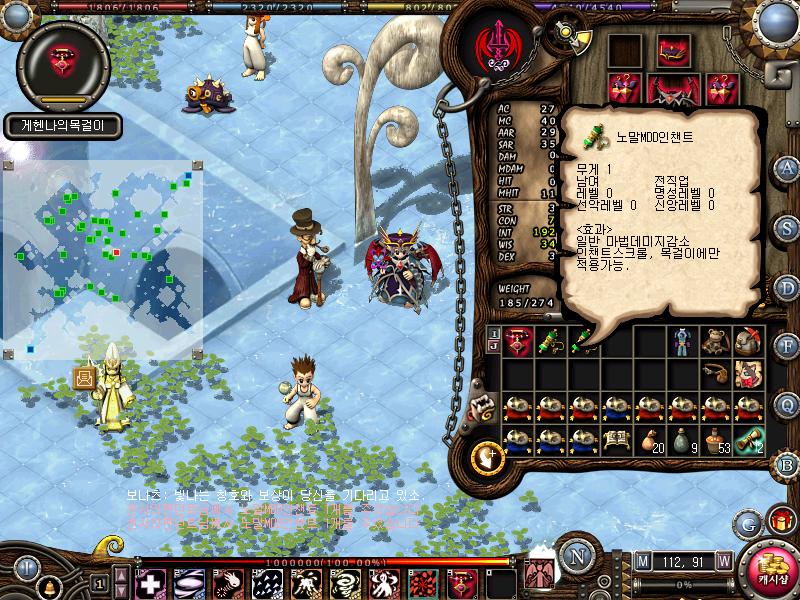
Task: Select the blue armor costume item
Action: [682, 342]
